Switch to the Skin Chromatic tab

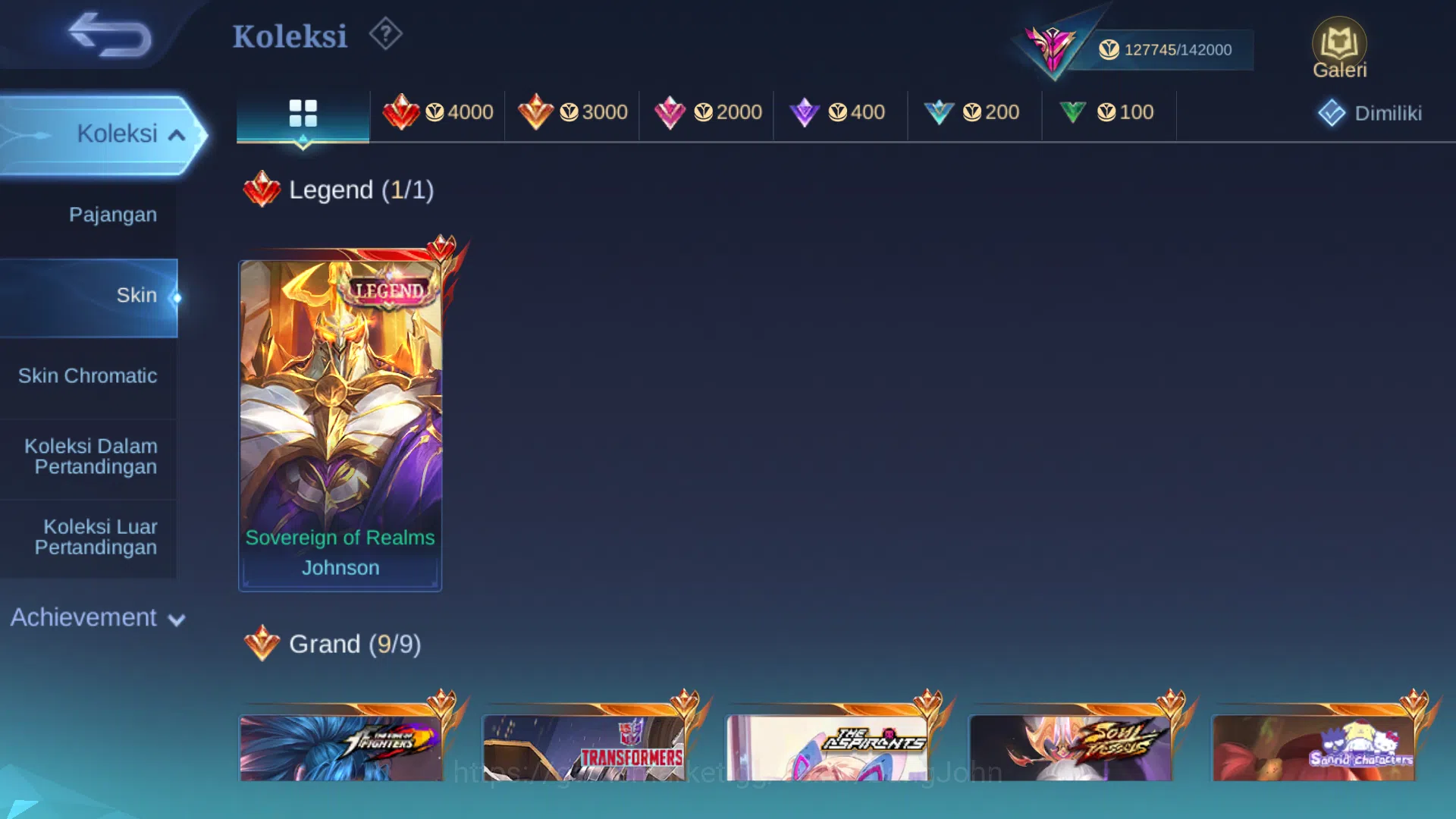(89, 375)
